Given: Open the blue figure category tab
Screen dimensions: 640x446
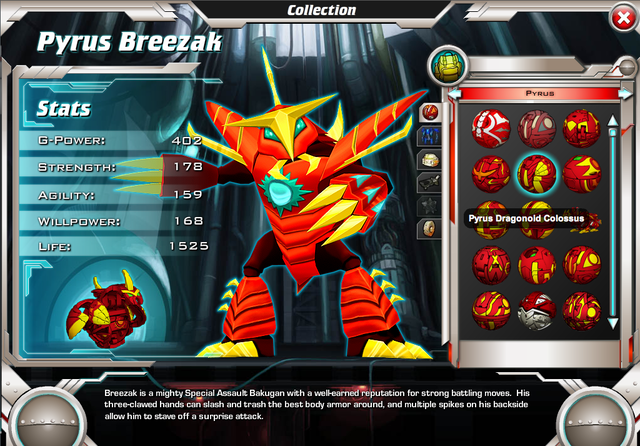Looking at the screenshot, I should coord(431,134).
